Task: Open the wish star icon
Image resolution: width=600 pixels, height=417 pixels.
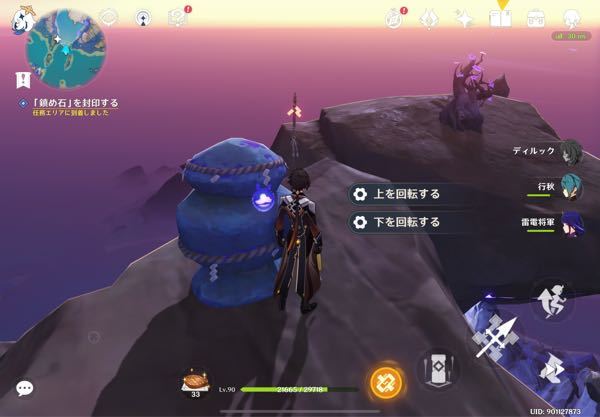Action: click(463, 18)
